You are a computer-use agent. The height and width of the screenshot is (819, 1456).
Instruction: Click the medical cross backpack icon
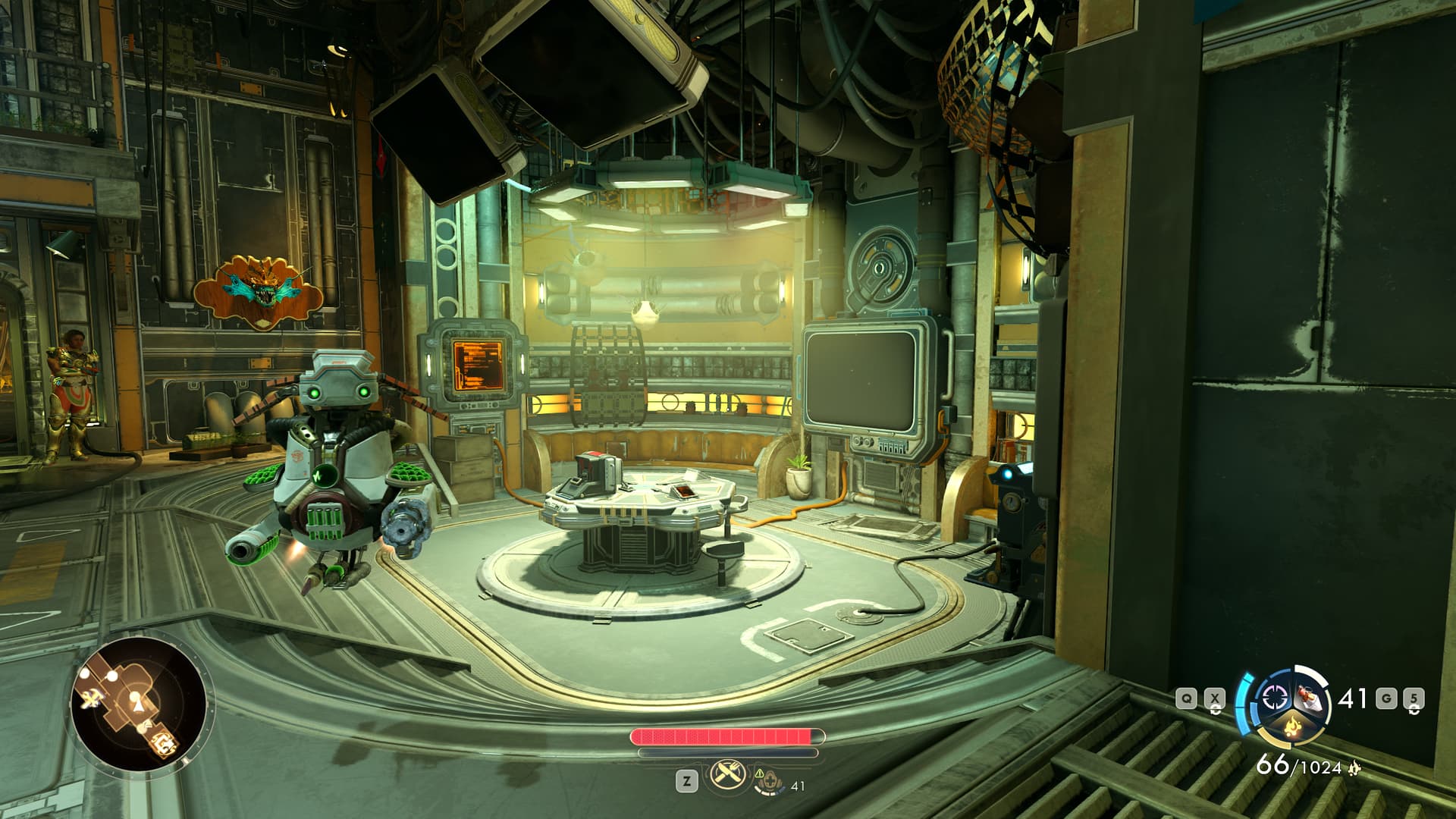pyautogui.click(x=769, y=780)
